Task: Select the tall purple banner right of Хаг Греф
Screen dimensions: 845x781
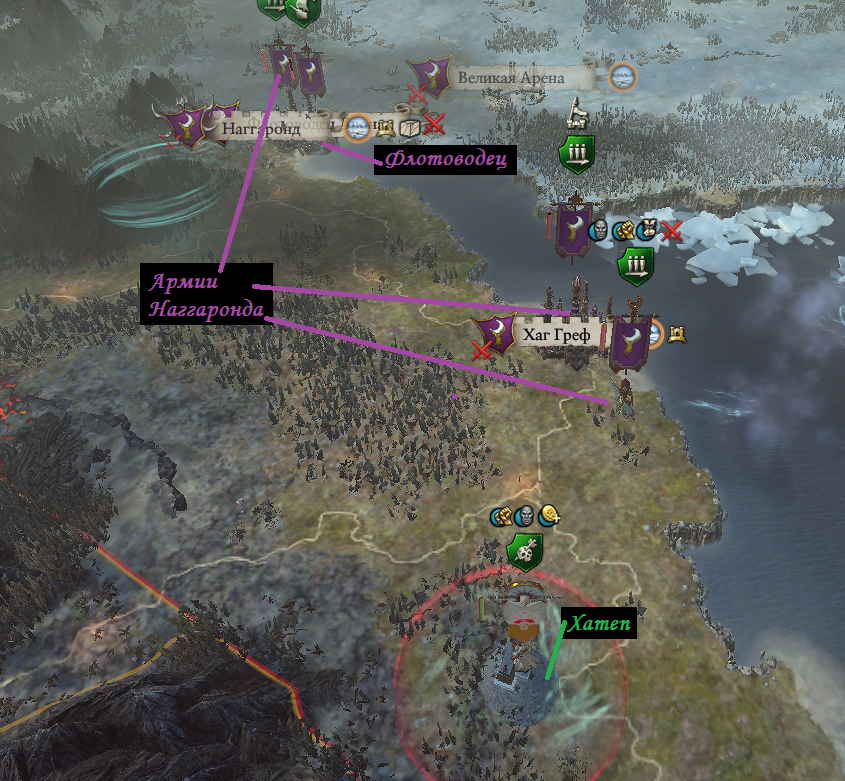Action: (x=630, y=343)
